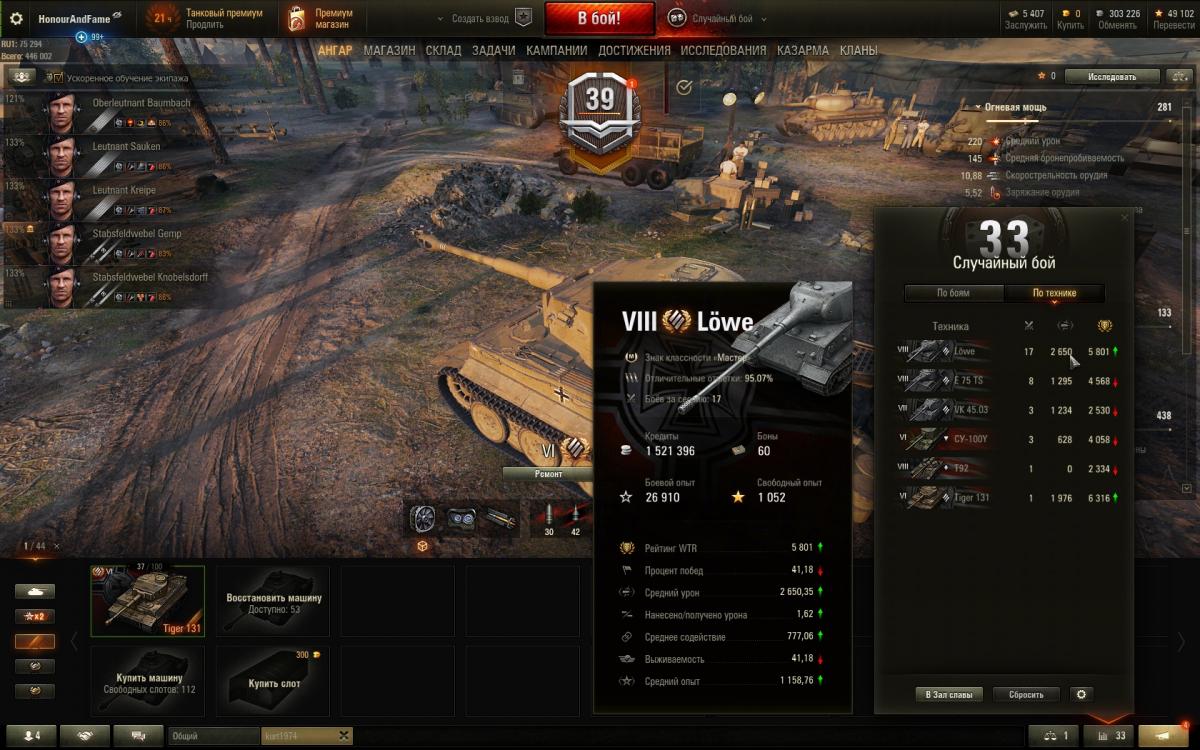
Task: Open the game settings gear icon
Action: coord(16,19)
